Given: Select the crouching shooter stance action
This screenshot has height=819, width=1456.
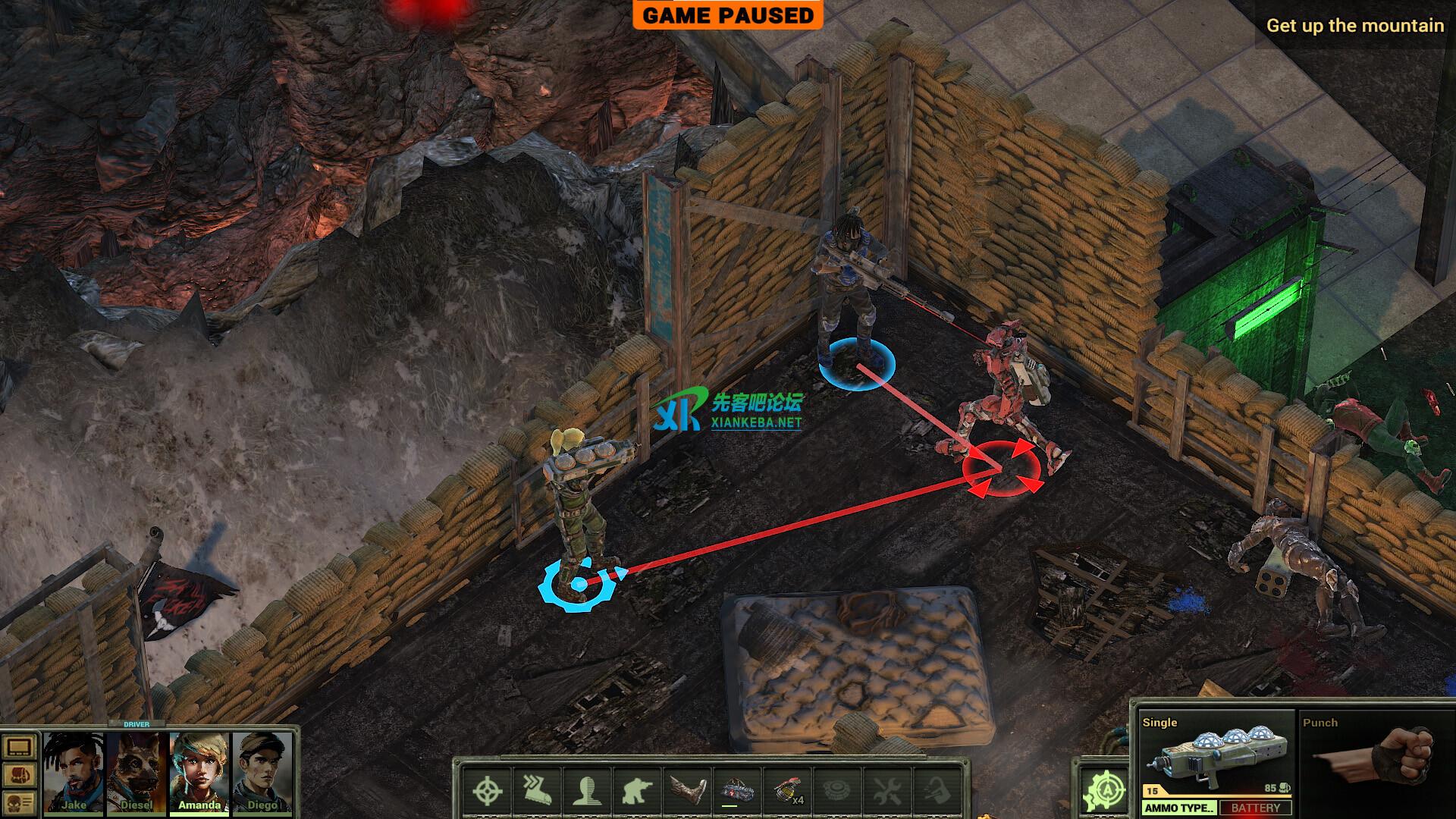Looking at the screenshot, I should pyautogui.click(x=636, y=791).
